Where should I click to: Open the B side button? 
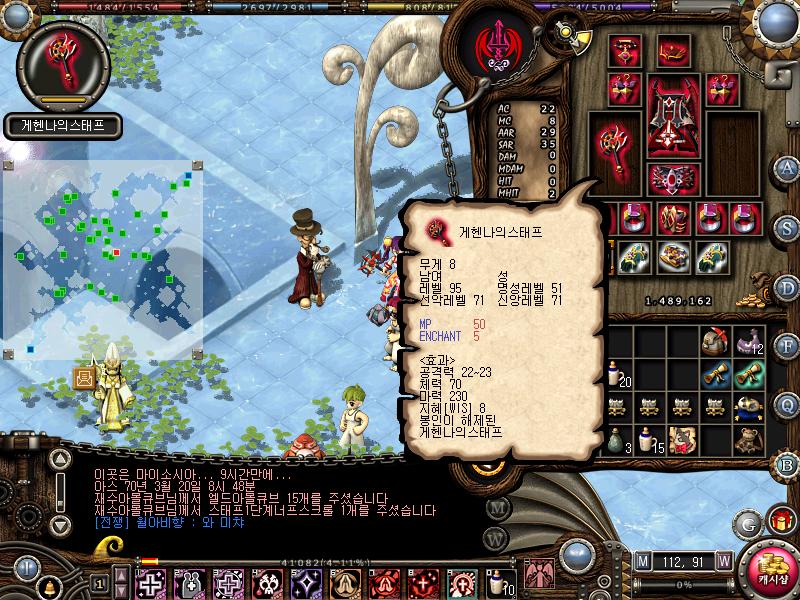click(788, 463)
